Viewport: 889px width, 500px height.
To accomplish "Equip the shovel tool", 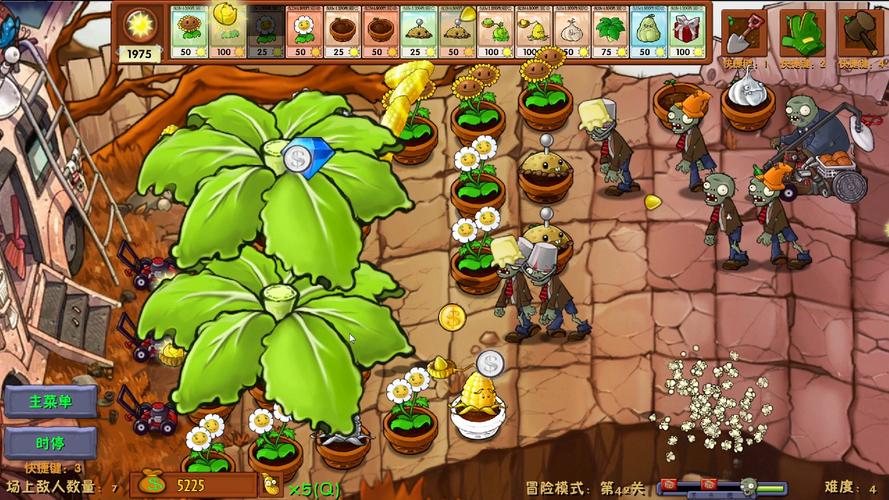I will tap(745, 33).
